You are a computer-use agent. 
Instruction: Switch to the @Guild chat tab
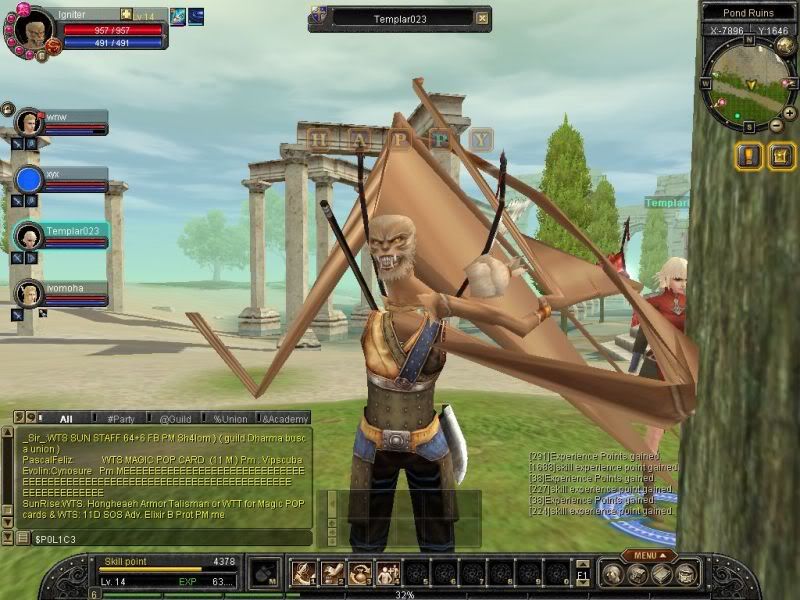click(174, 419)
